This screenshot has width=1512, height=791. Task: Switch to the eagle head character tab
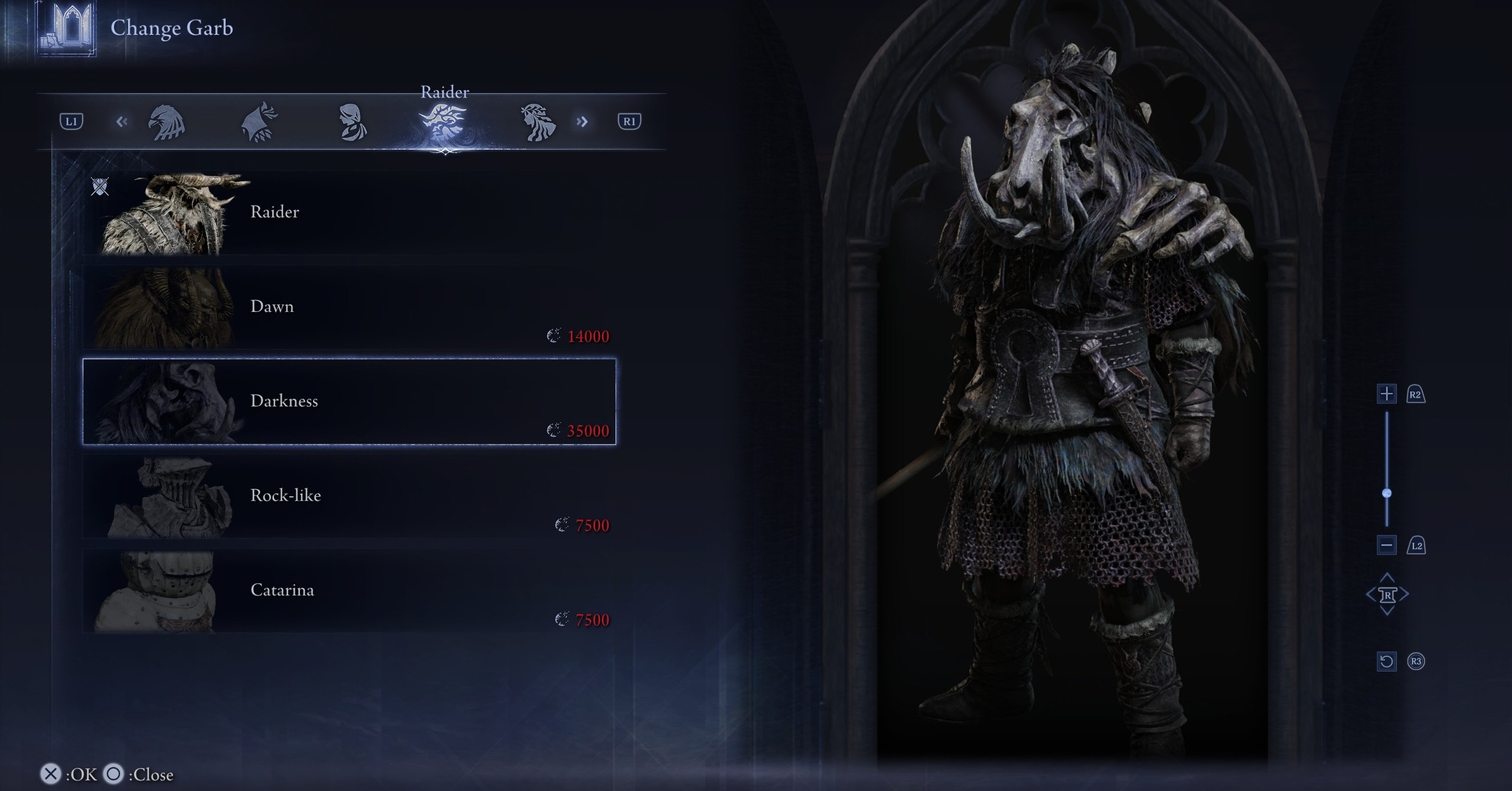coord(167,122)
